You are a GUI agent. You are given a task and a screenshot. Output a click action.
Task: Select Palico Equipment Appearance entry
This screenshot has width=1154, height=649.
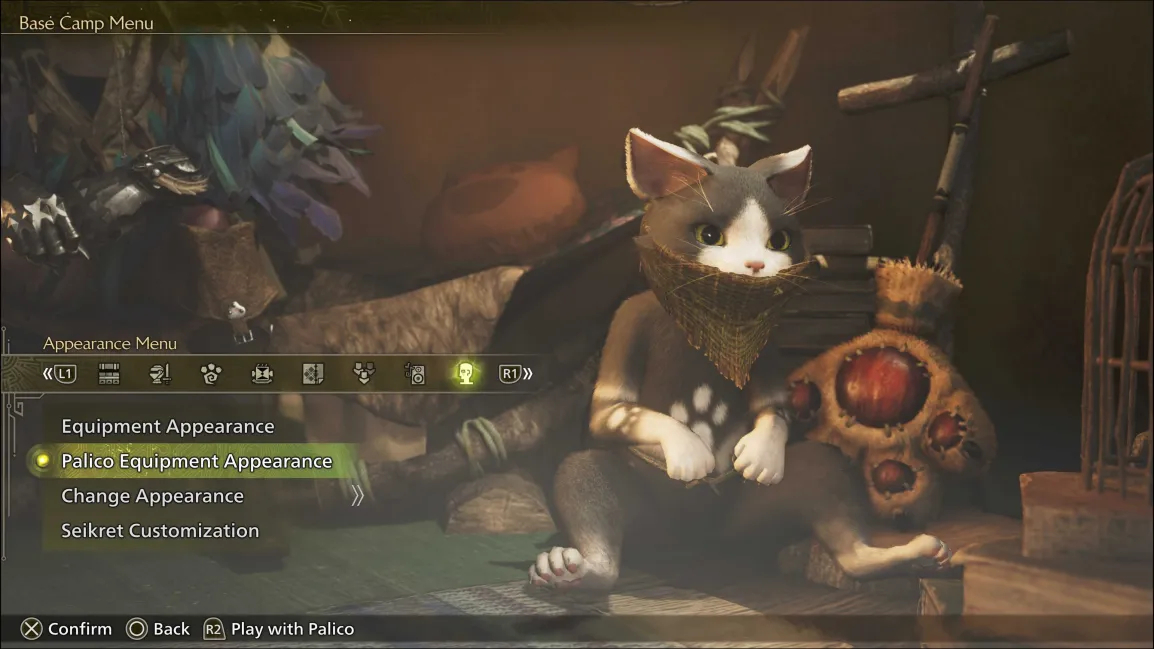pyautogui.click(x=196, y=461)
